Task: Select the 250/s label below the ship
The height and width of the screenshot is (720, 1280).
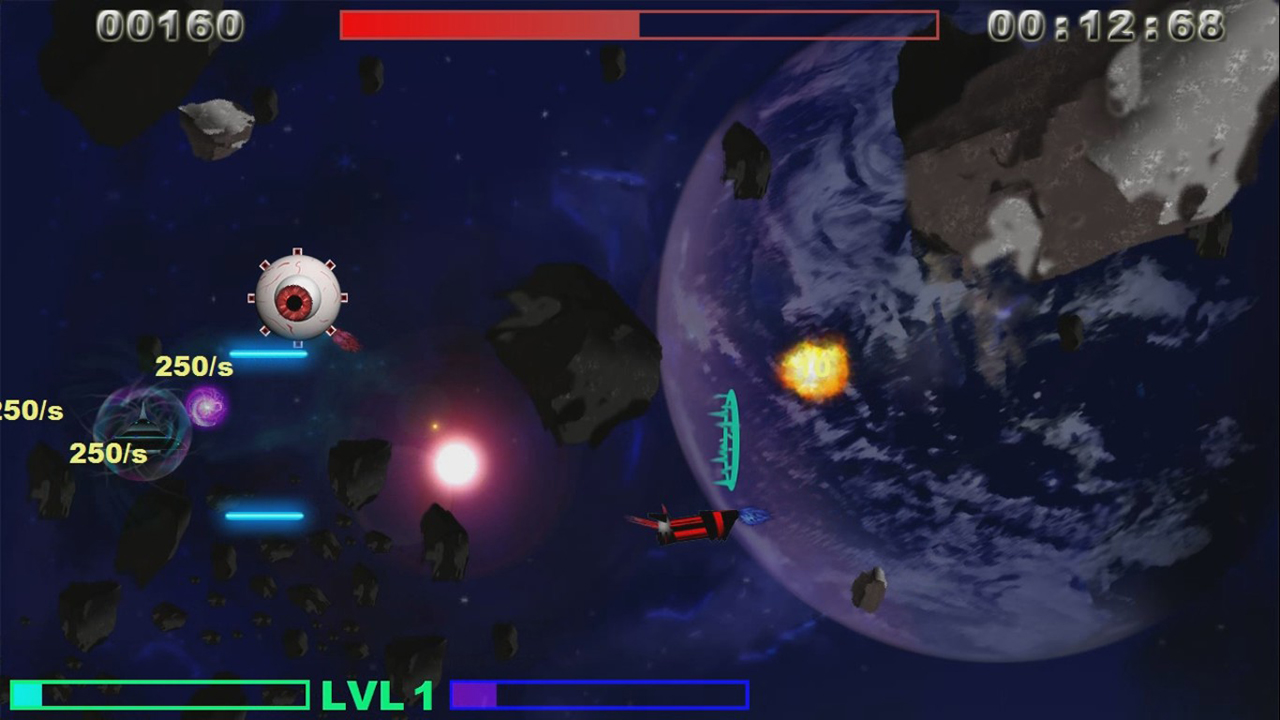Action: [107, 453]
